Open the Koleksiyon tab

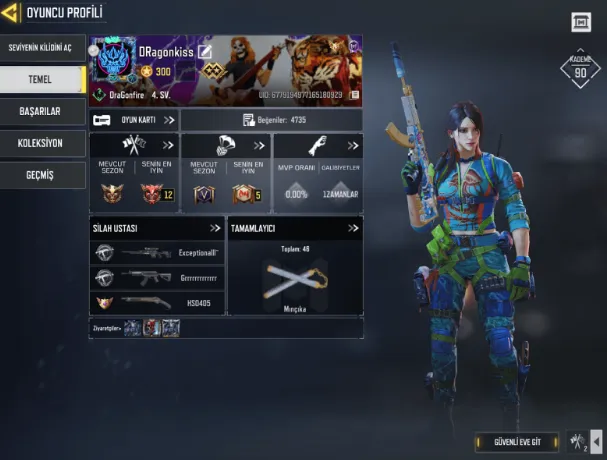click(x=40, y=142)
